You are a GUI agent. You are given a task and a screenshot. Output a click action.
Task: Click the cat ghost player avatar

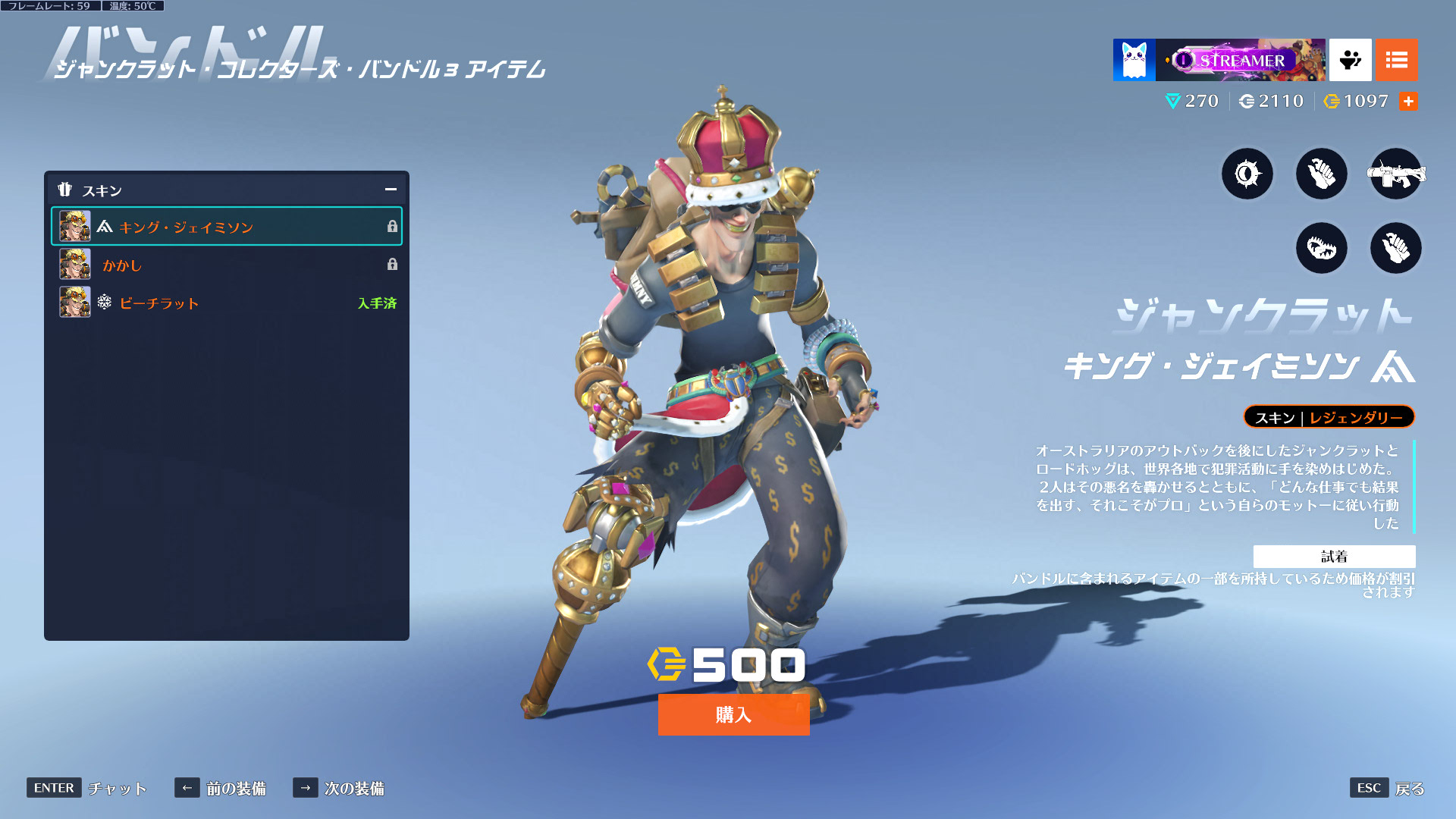point(1134,60)
